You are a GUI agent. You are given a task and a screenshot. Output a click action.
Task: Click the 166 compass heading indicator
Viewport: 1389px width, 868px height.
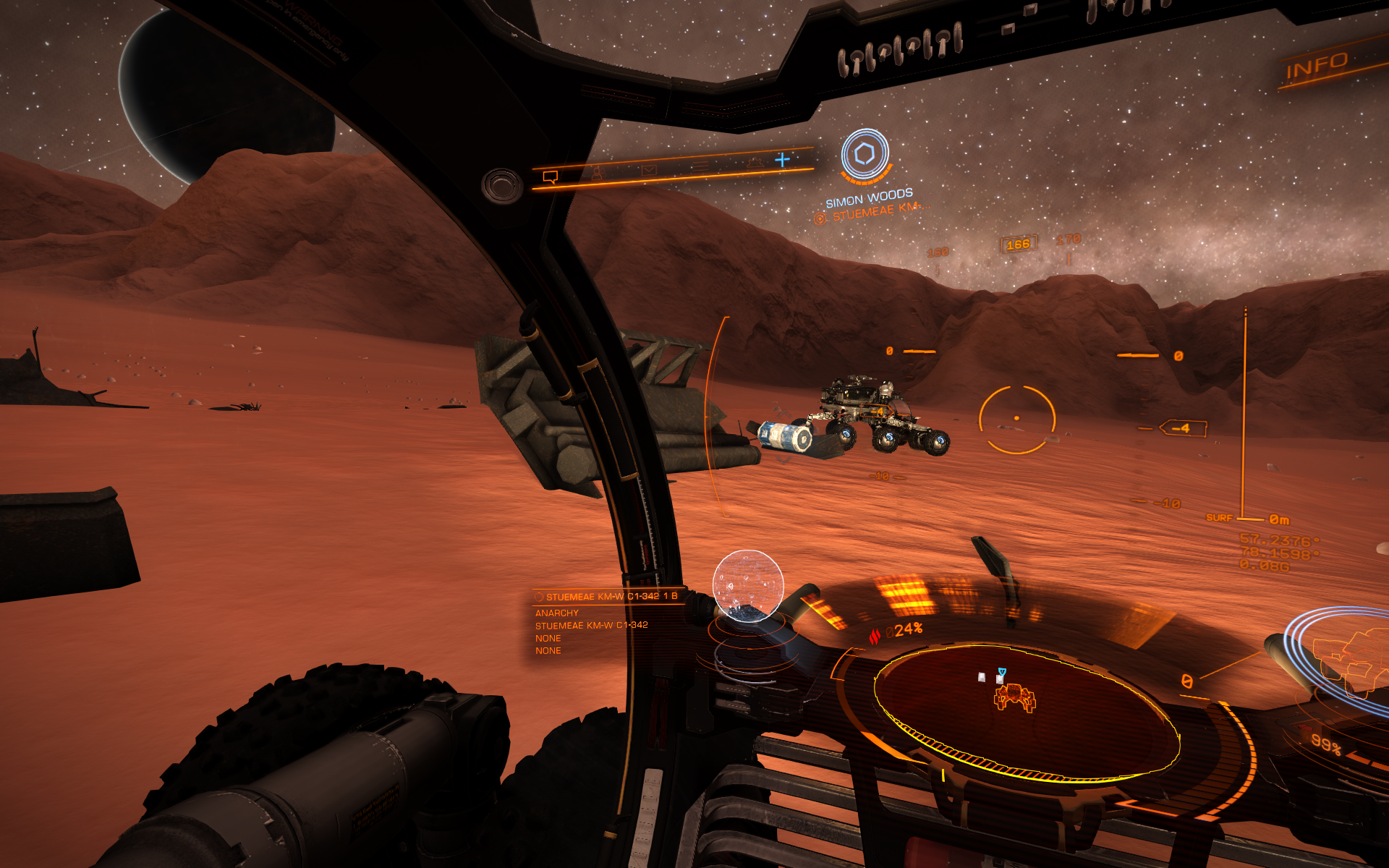[1018, 244]
